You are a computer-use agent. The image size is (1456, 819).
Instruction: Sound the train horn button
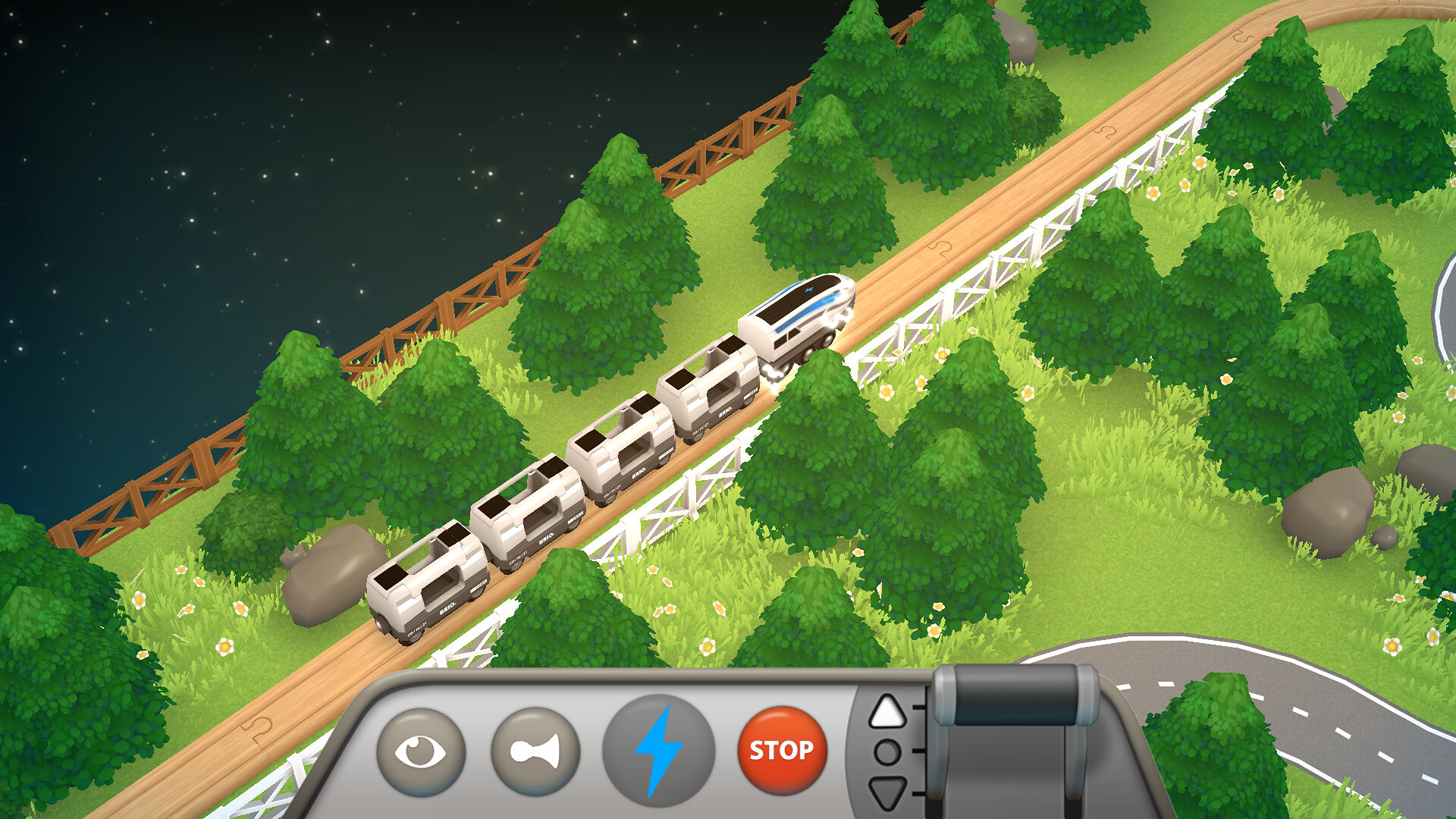point(535,751)
